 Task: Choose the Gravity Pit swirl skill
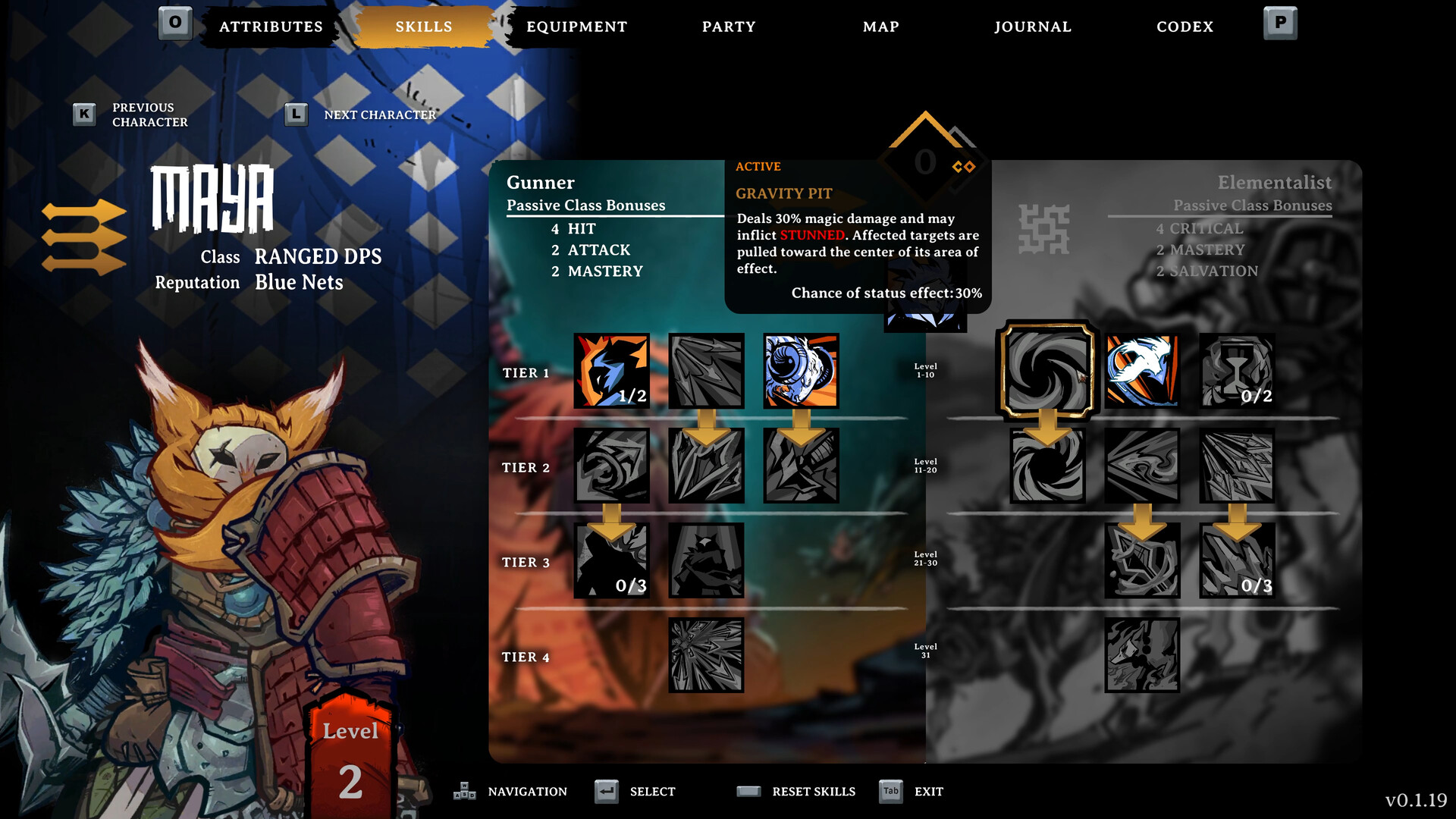(1047, 371)
